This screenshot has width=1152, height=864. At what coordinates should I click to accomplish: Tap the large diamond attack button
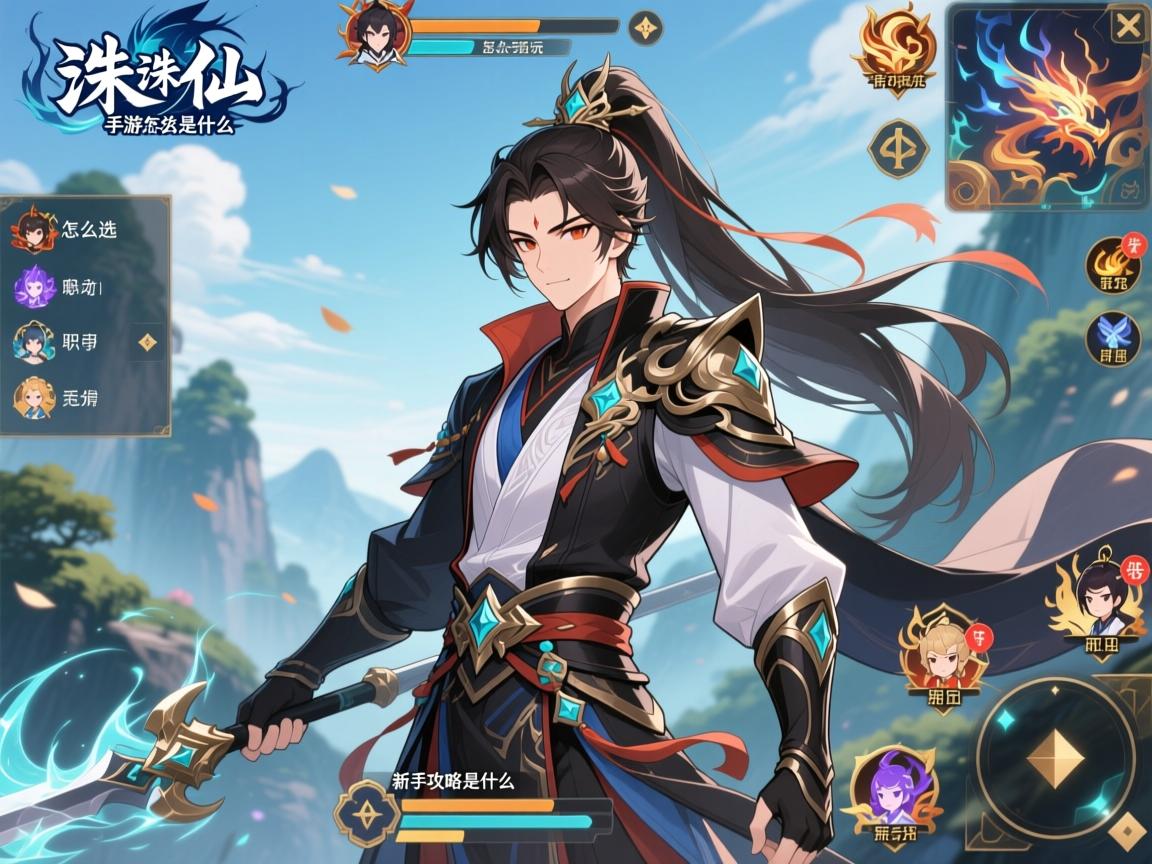click(1056, 756)
